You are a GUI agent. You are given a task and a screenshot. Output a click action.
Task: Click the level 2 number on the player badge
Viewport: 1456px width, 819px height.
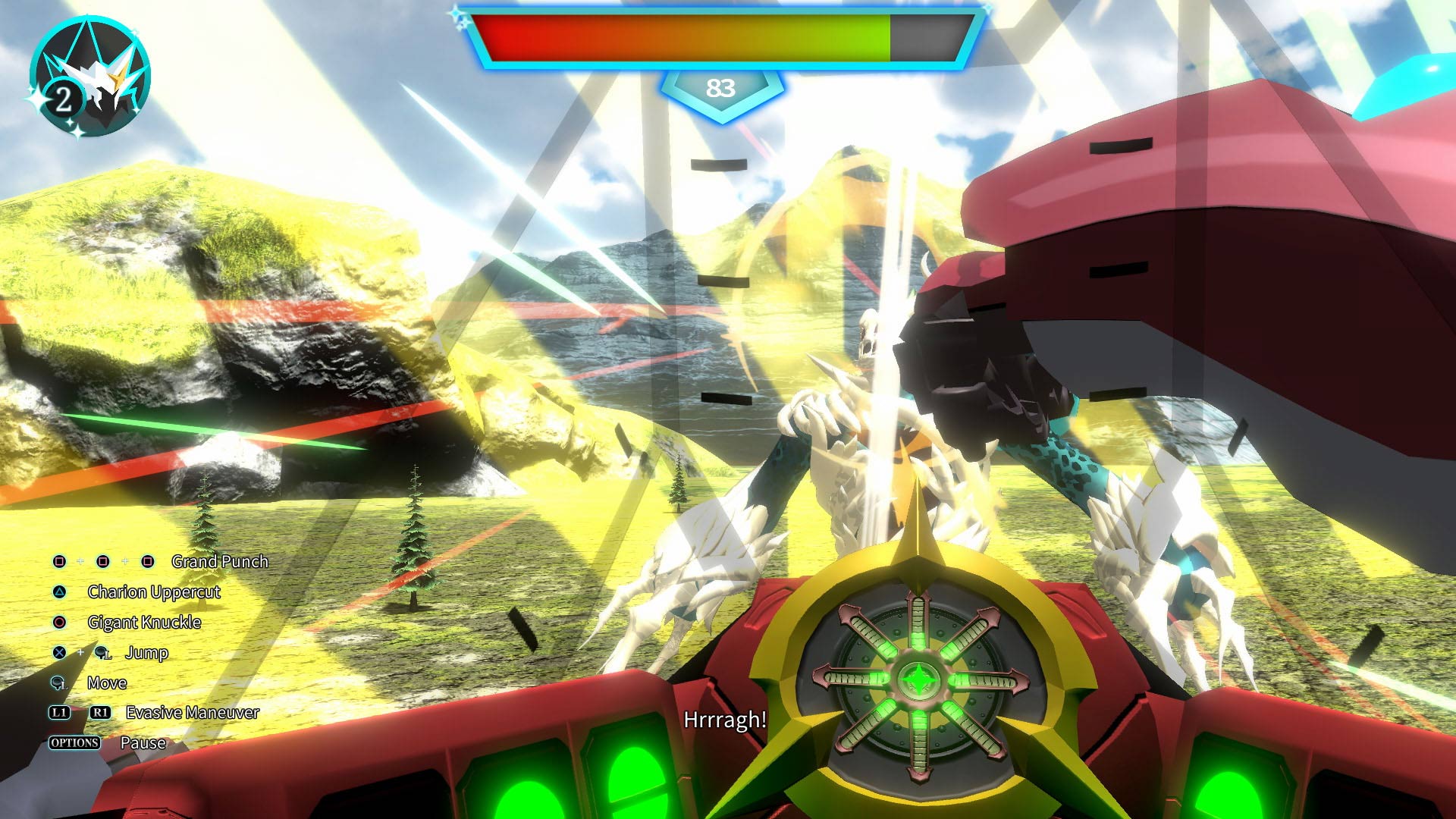click(64, 97)
